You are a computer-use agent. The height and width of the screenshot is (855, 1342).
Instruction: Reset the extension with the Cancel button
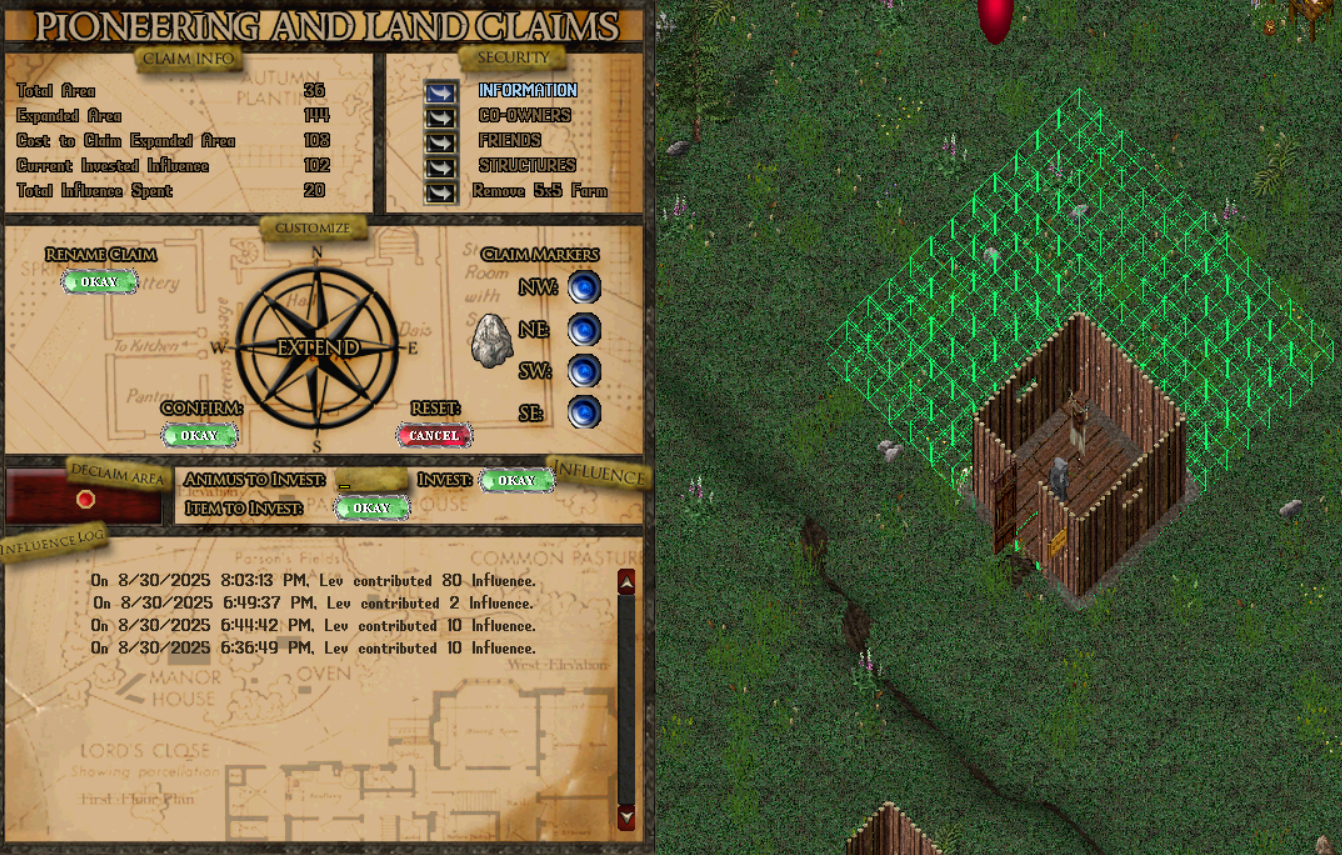pos(434,435)
